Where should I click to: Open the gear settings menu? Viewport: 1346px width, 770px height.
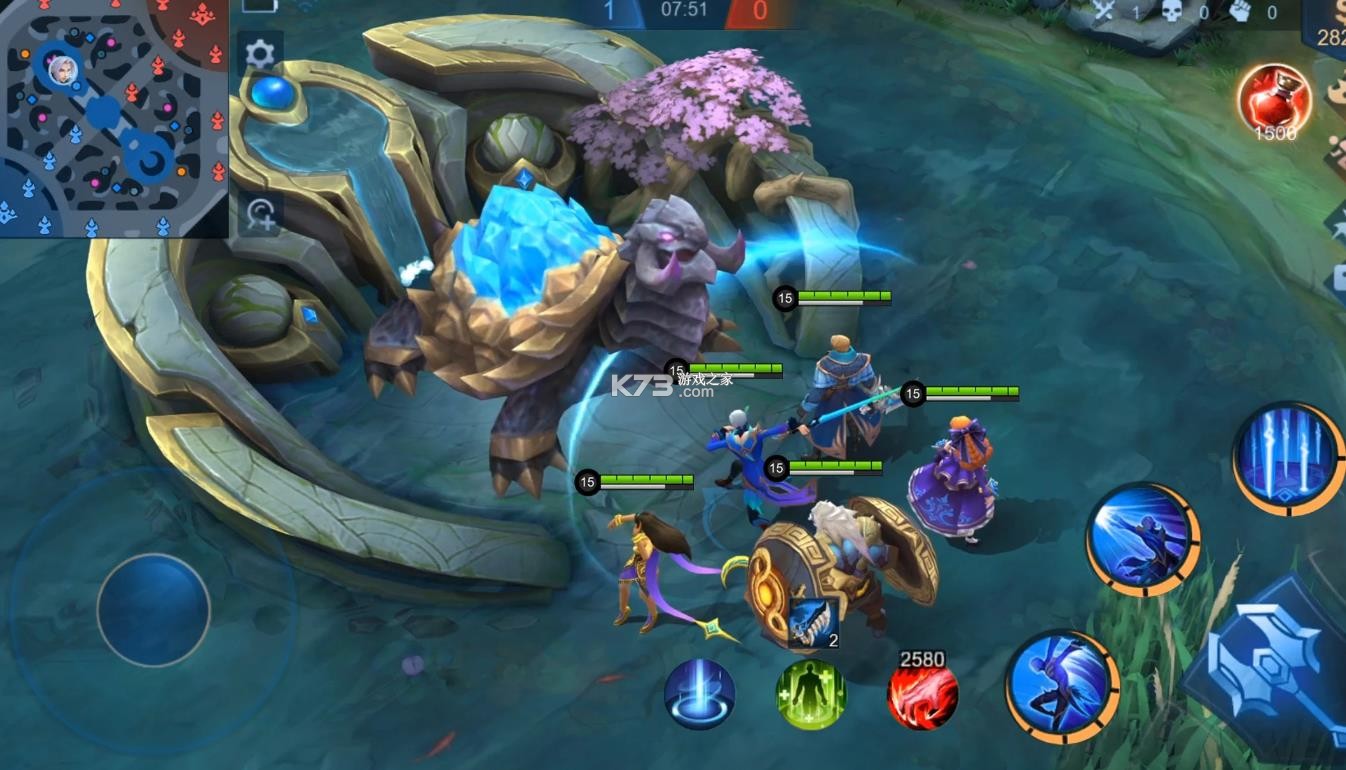(x=260, y=54)
